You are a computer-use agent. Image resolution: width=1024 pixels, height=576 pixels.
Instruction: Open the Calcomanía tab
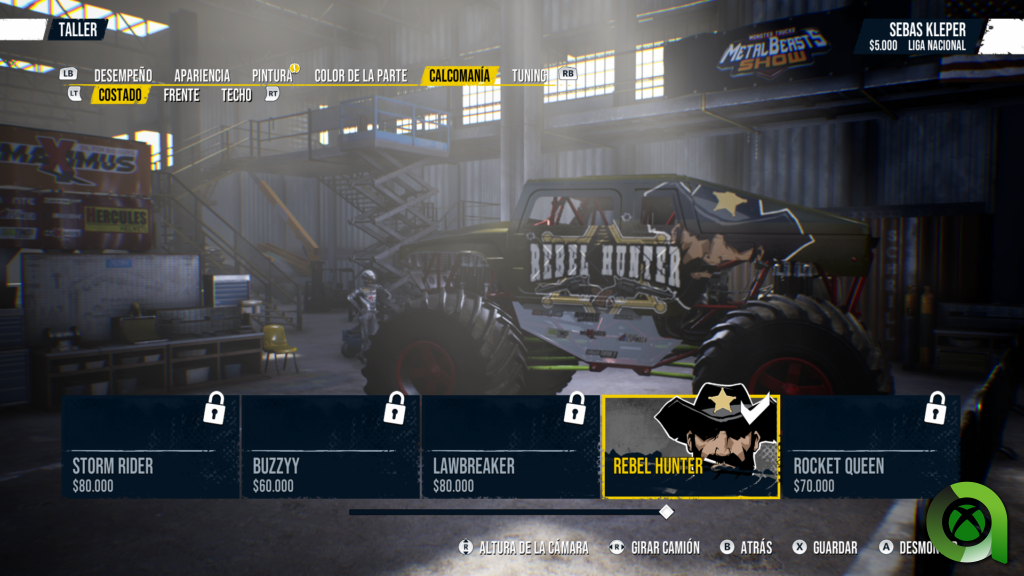(x=460, y=75)
